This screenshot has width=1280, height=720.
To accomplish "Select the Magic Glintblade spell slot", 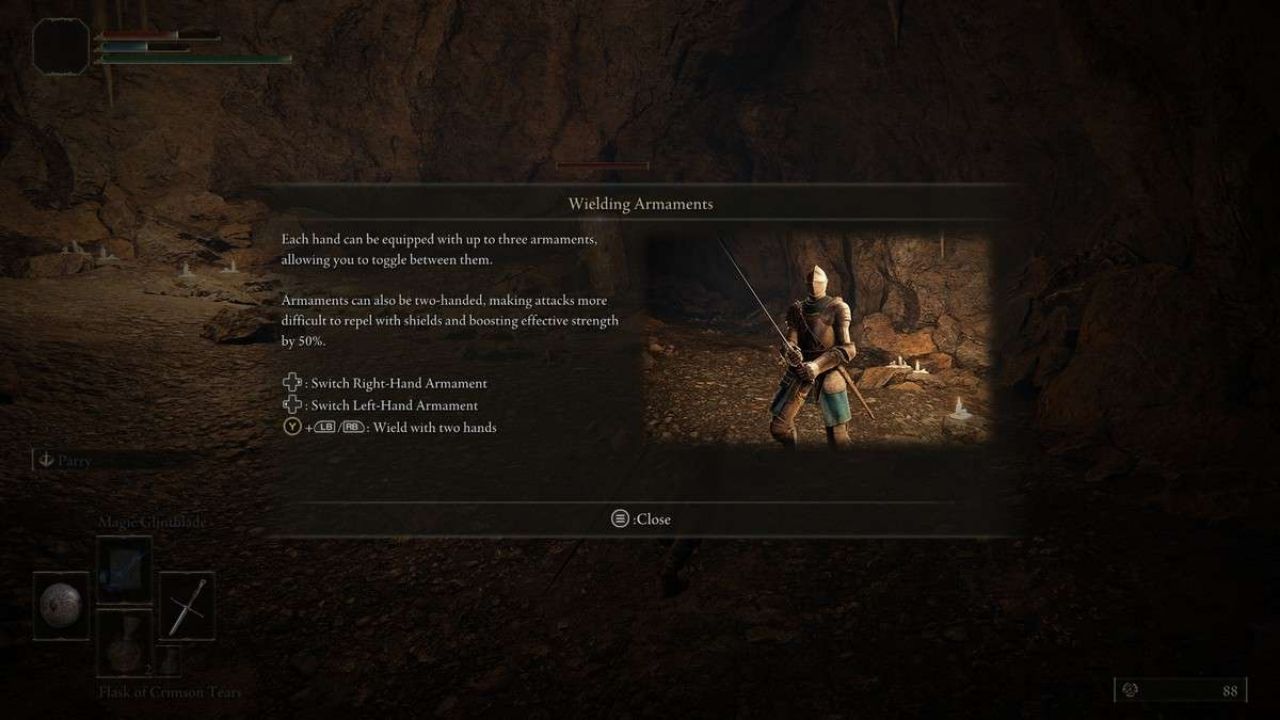I will click(x=124, y=570).
